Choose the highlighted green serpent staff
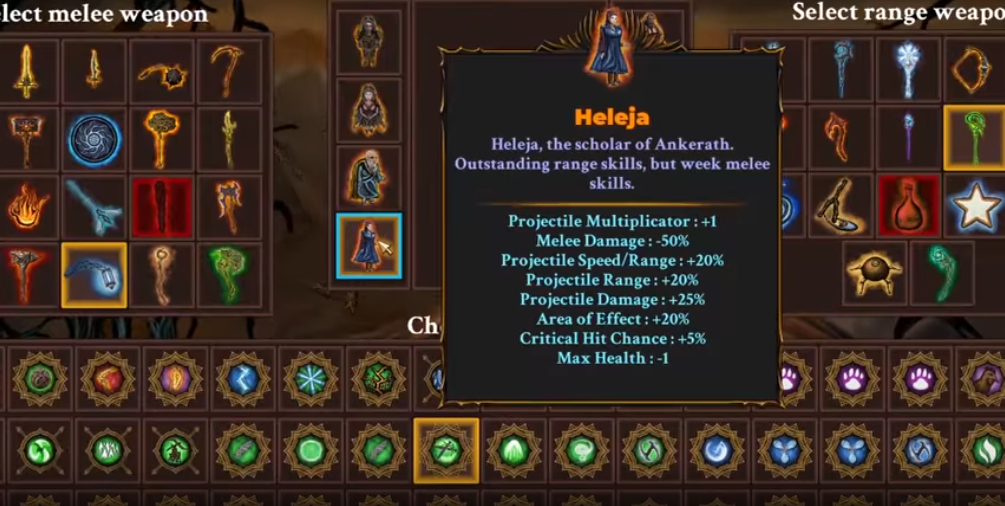Screen dimensions: 1005x506 tap(975, 138)
